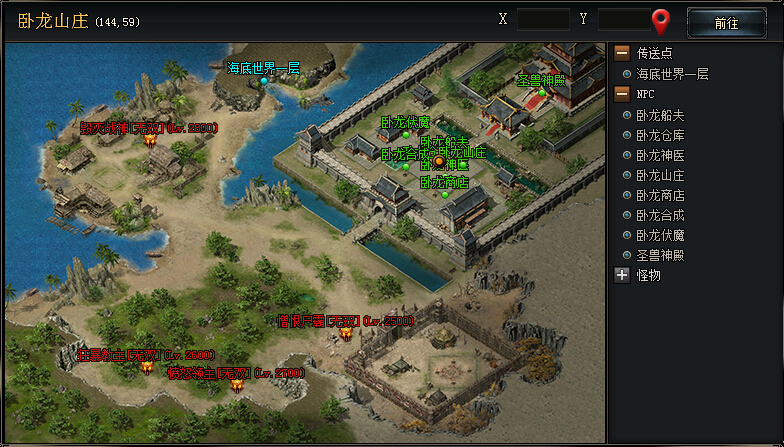Click the 前往 go-to button
The height and width of the screenshot is (447, 784).
[x=726, y=22]
